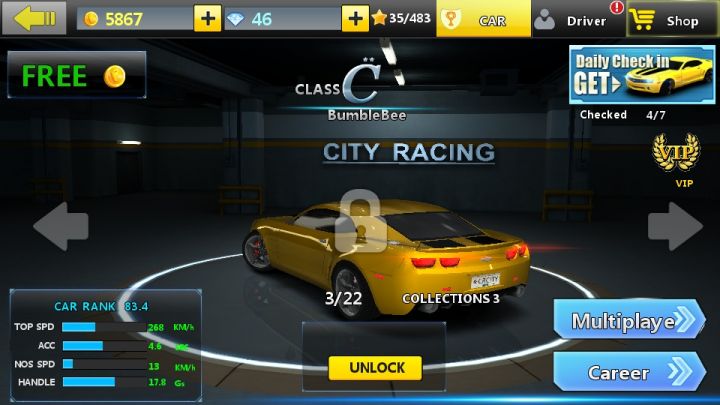
Task: Enter Career mode
Action: (629, 373)
